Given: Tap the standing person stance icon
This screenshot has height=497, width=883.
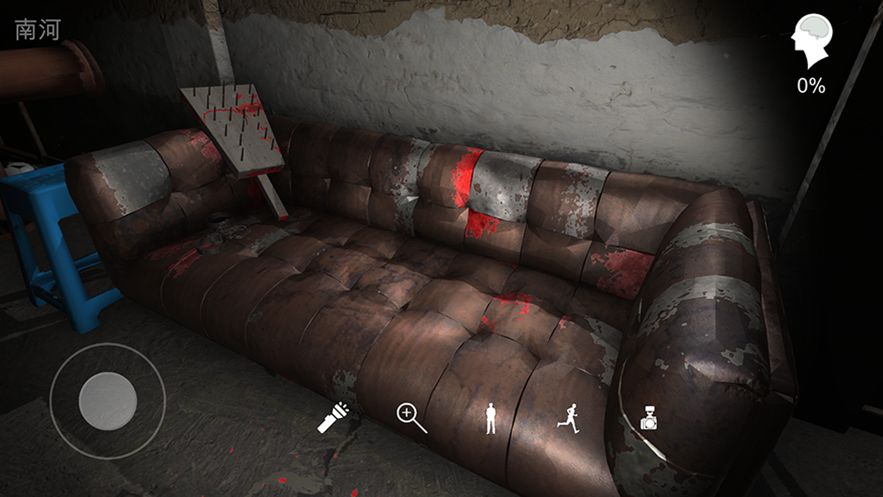Looking at the screenshot, I should (x=490, y=418).
